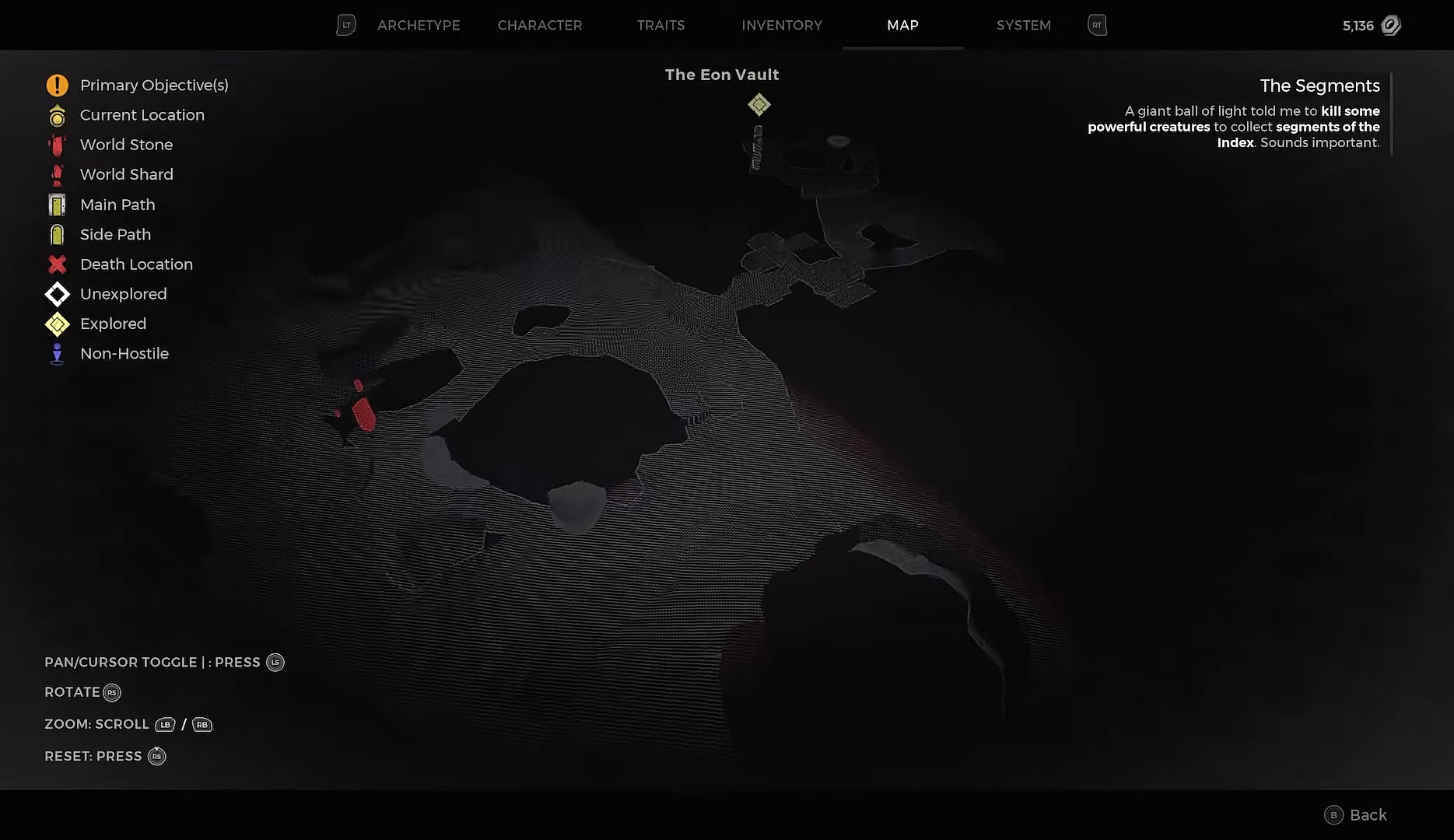1454x840 pixels.
Task: Select the Traits tab
Action: click(660, 26)
